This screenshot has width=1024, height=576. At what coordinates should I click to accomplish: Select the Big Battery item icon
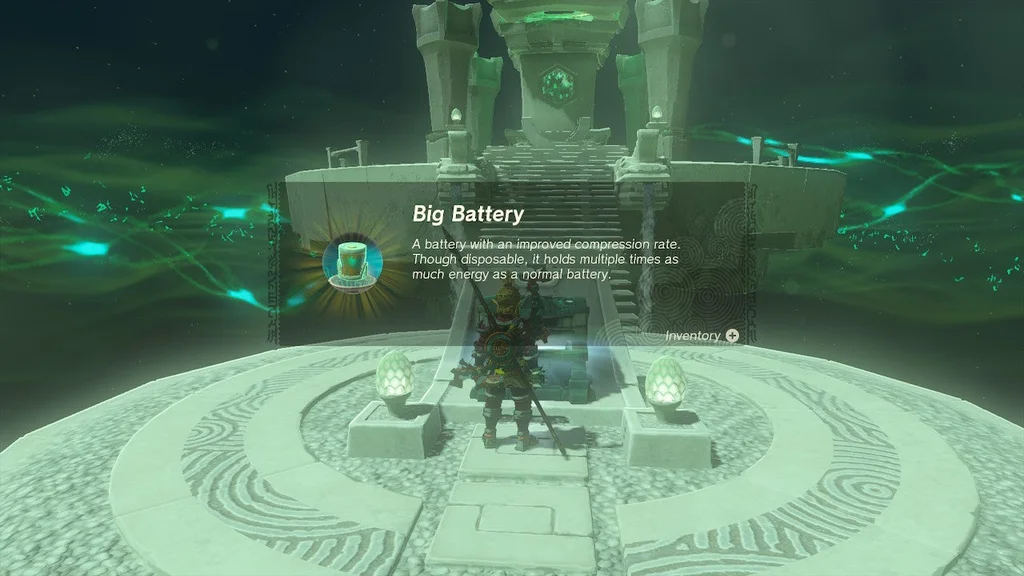[352, 263]
